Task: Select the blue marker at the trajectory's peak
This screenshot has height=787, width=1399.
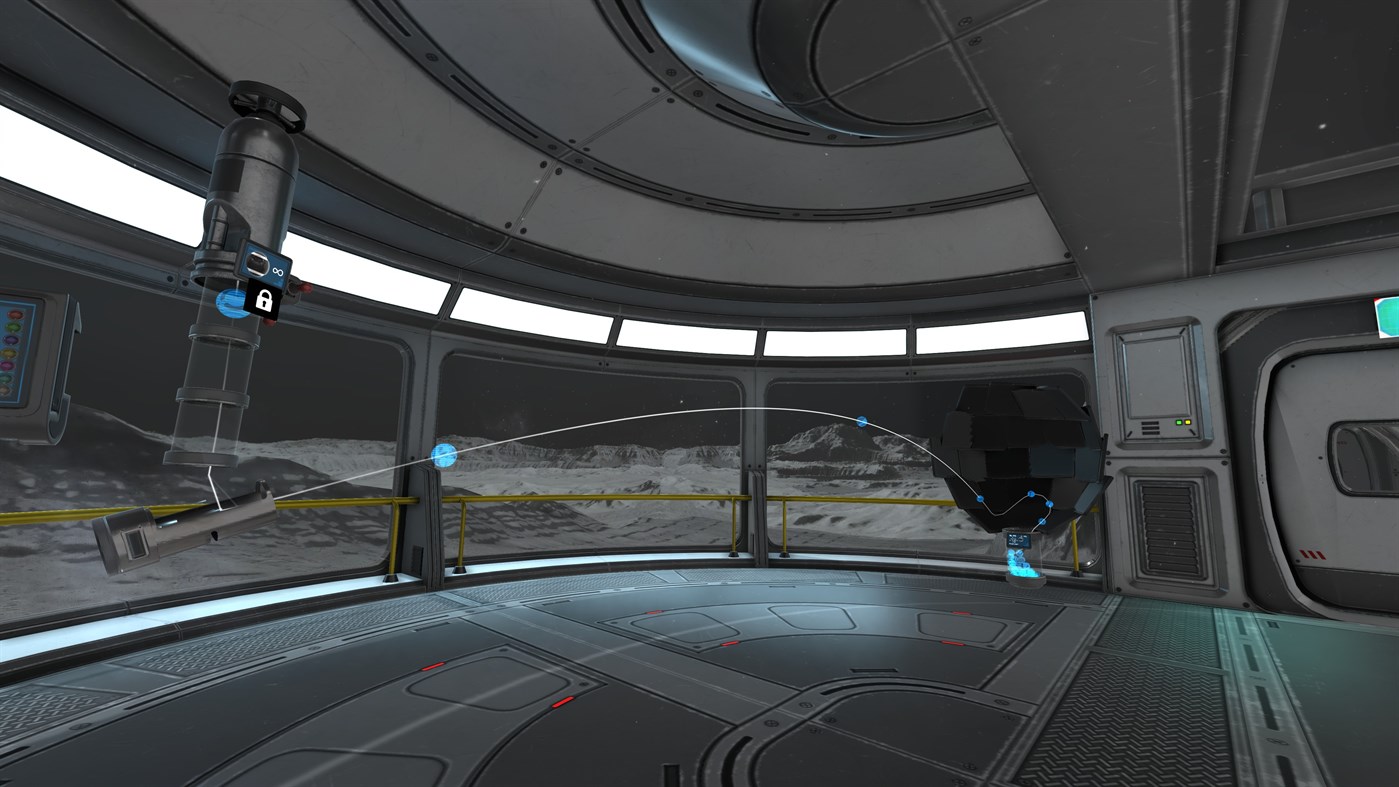Action: [x=860, y=421]
